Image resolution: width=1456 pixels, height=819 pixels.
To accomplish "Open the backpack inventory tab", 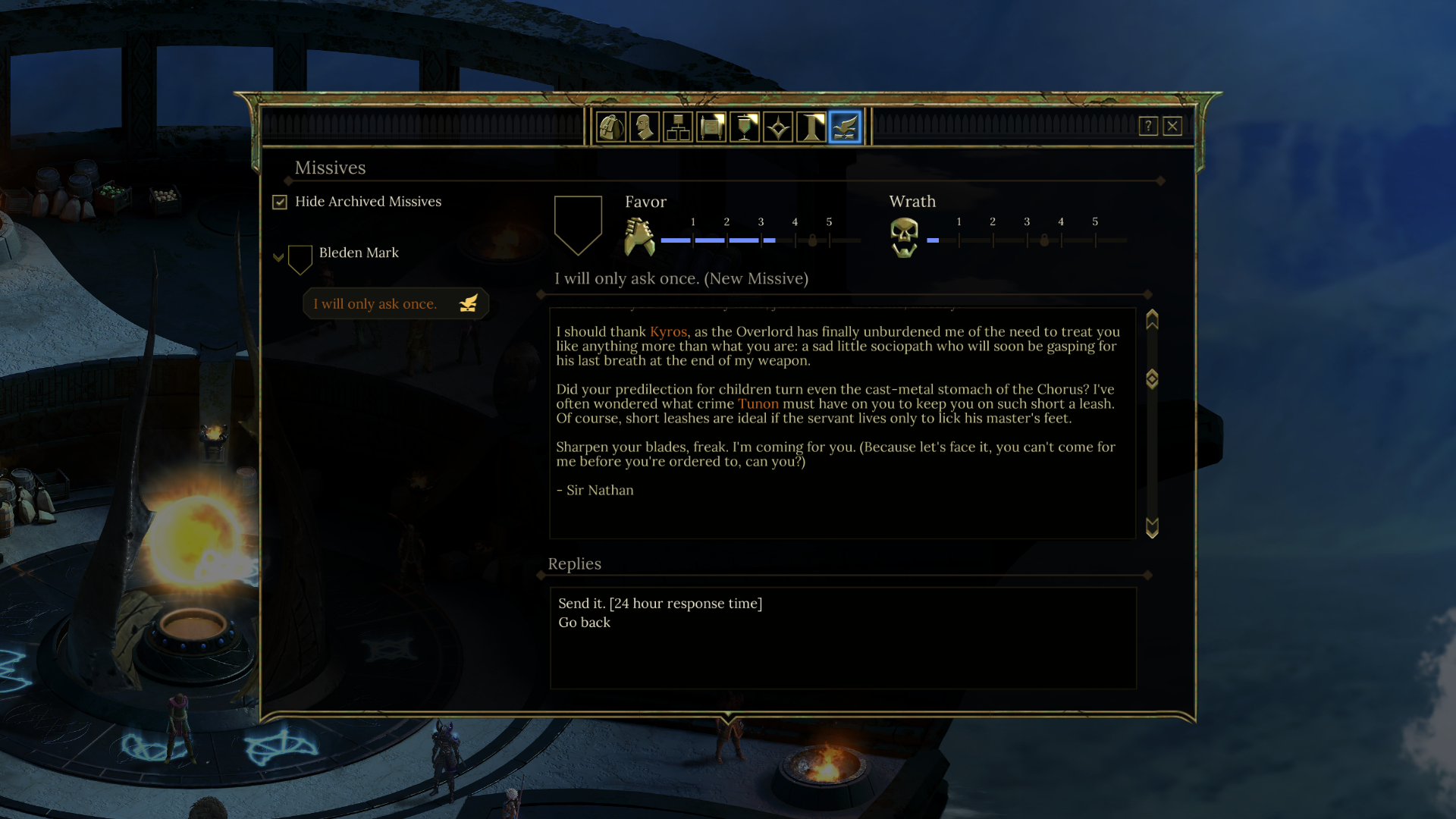I will (611, 127).
